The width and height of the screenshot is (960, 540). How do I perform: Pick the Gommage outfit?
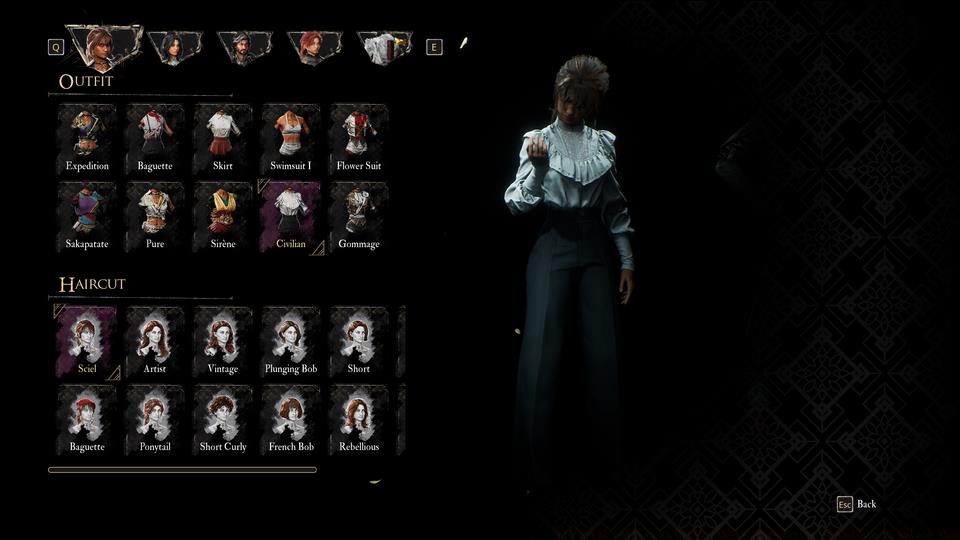click(359, 216)
